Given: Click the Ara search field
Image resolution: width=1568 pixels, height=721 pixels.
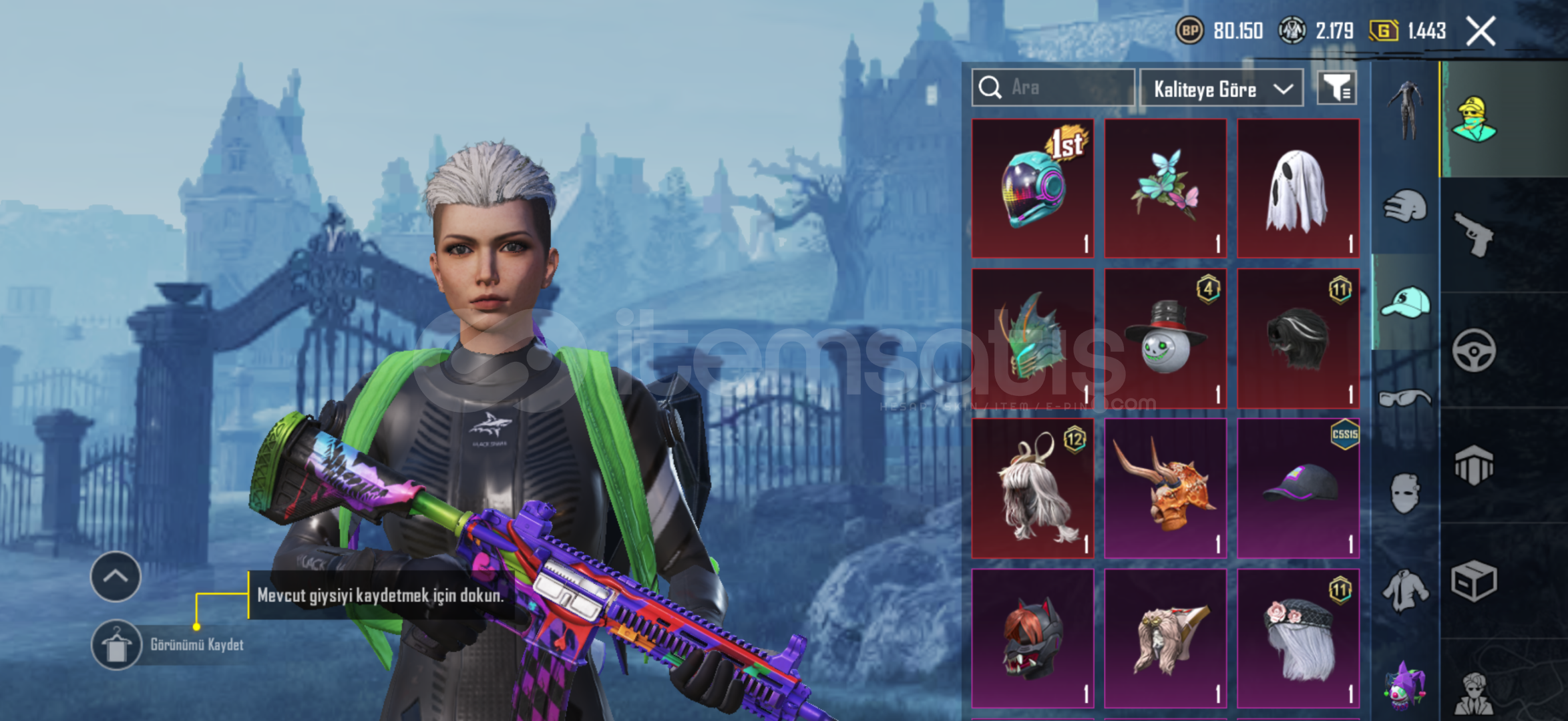Looking at the screenshot, I should pyautogui.click(x=1053, y=87).
